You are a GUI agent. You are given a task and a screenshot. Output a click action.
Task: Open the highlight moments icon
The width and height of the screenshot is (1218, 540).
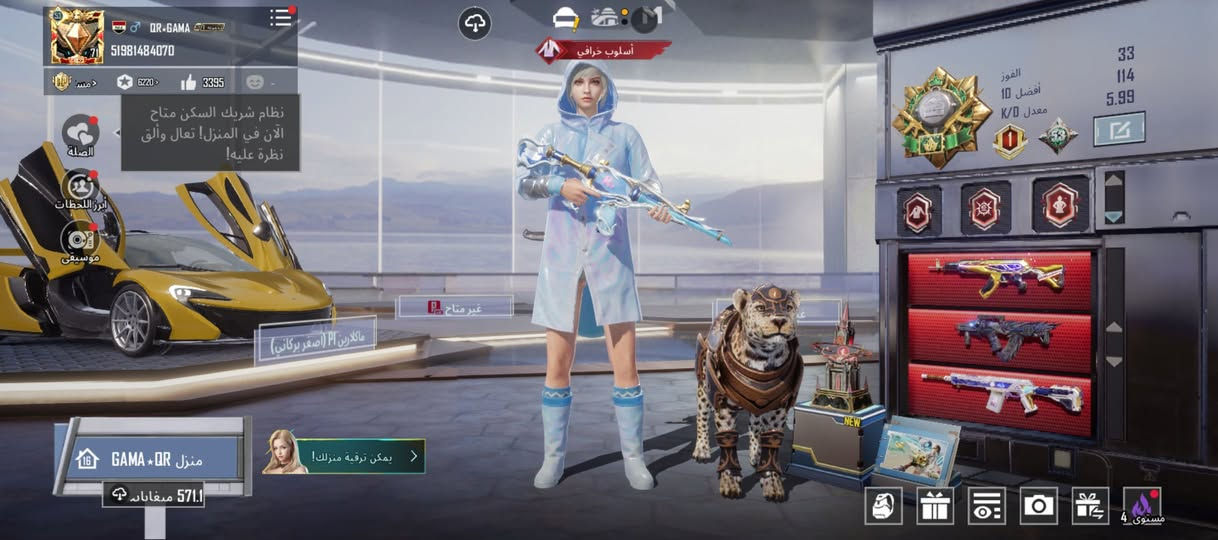80,187
